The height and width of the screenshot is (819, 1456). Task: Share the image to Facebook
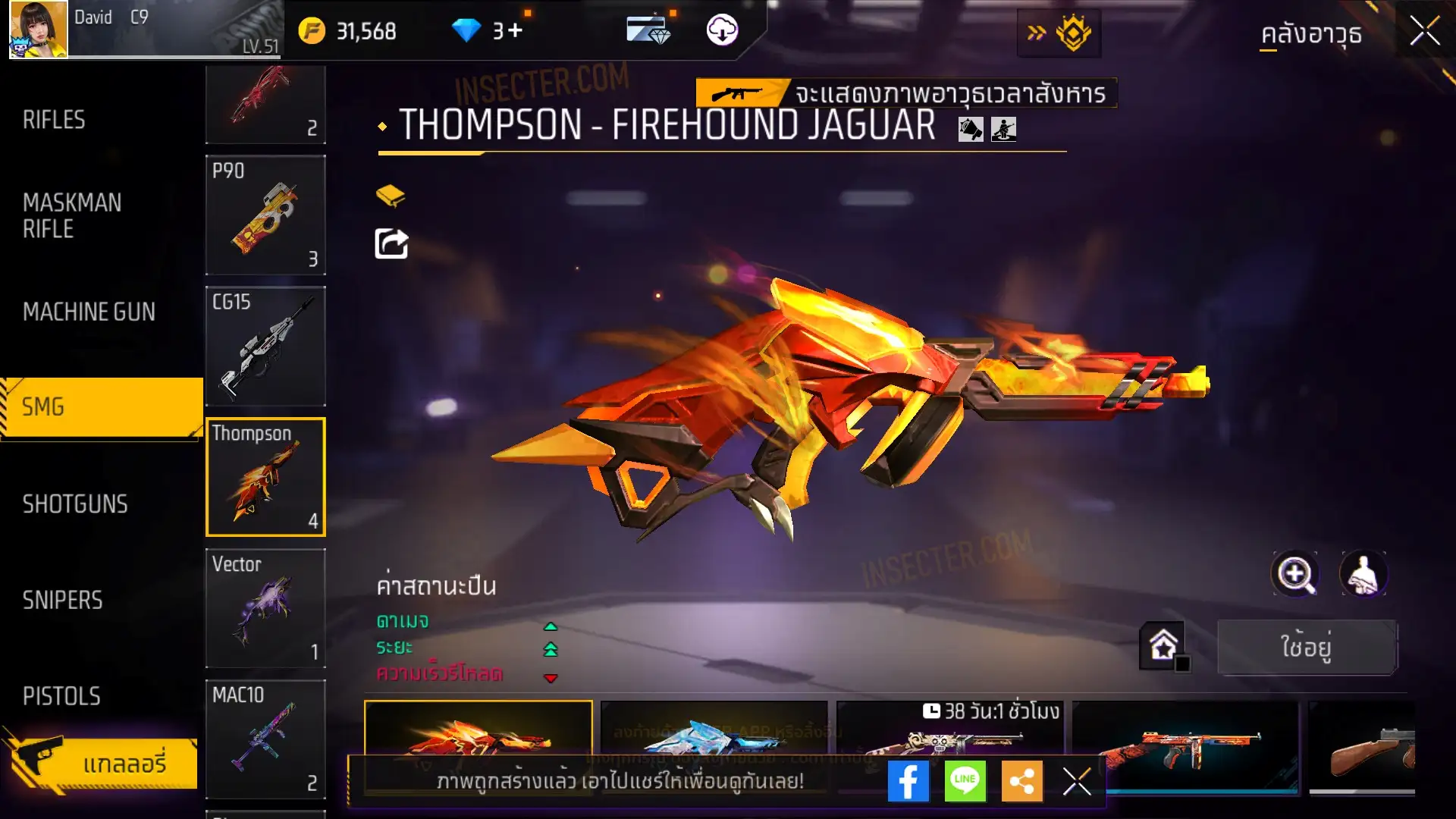tap(908, 781)
